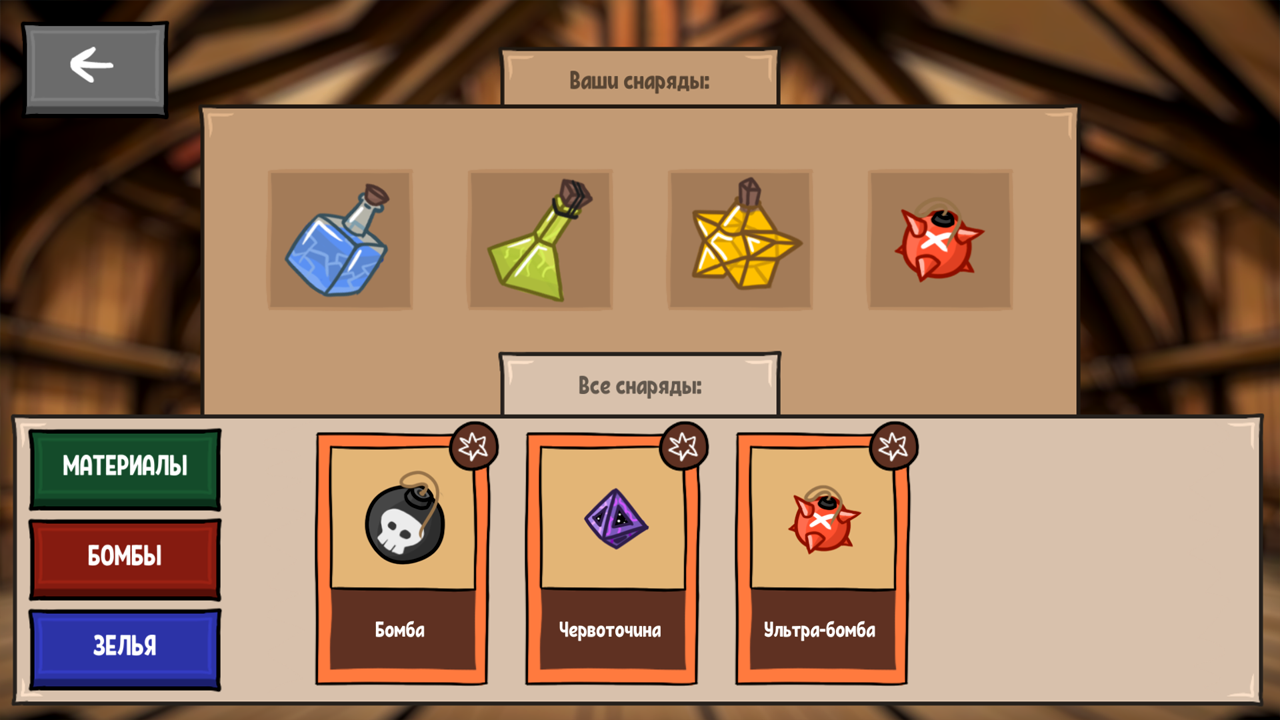The width and height of the screenshot is (1280, 720).
Task: Switch to the ЗЕЛЬЯ category
Action: point(124,647)
